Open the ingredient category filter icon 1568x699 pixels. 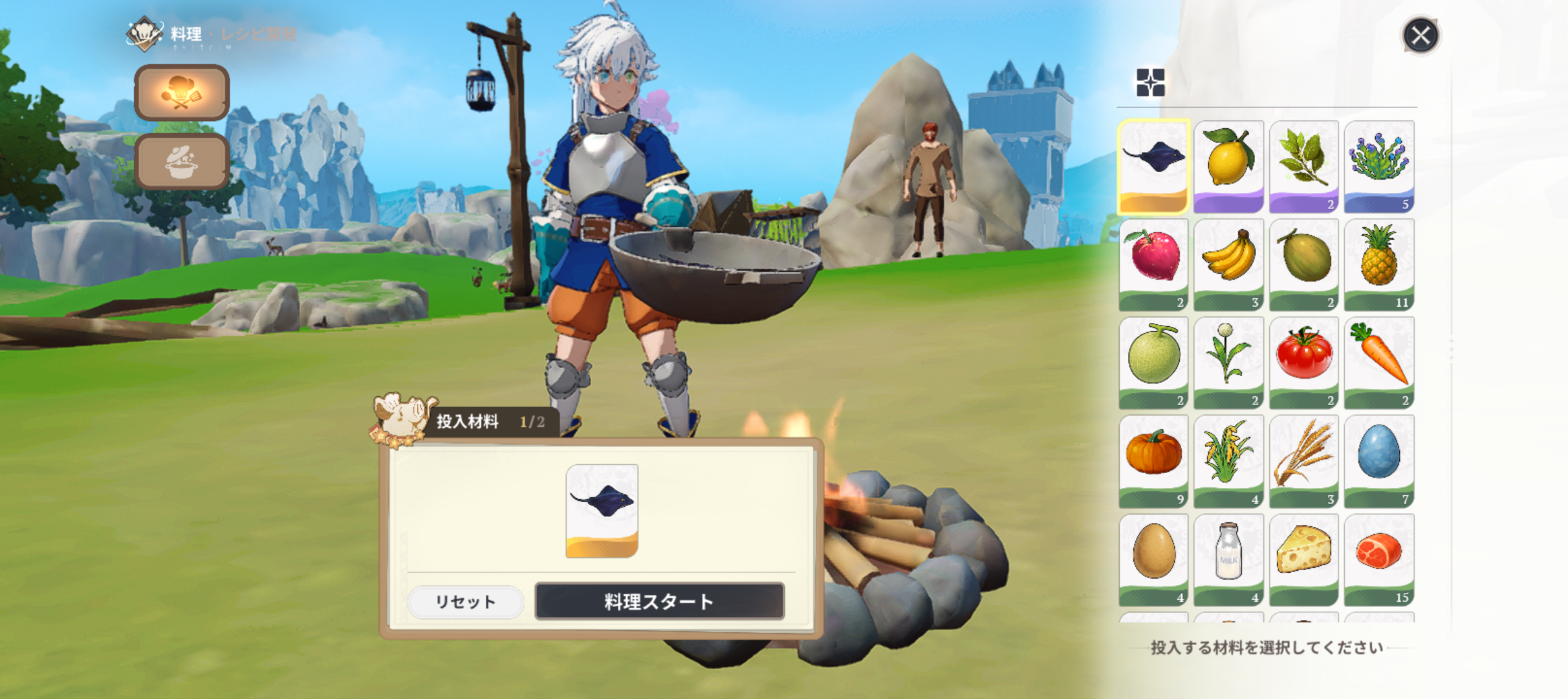pos(1150,83)
